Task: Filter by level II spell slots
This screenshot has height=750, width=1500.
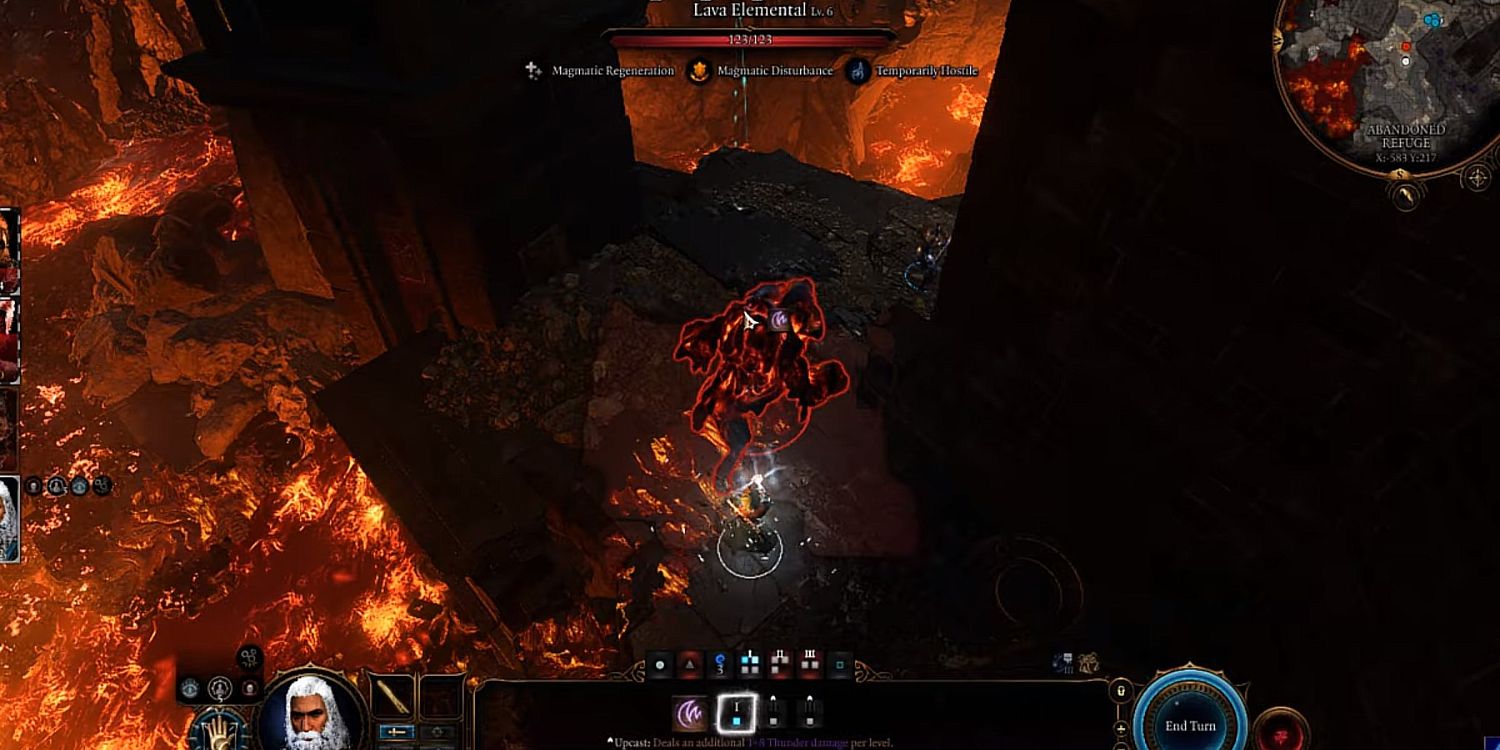Action: pos(780,664)
